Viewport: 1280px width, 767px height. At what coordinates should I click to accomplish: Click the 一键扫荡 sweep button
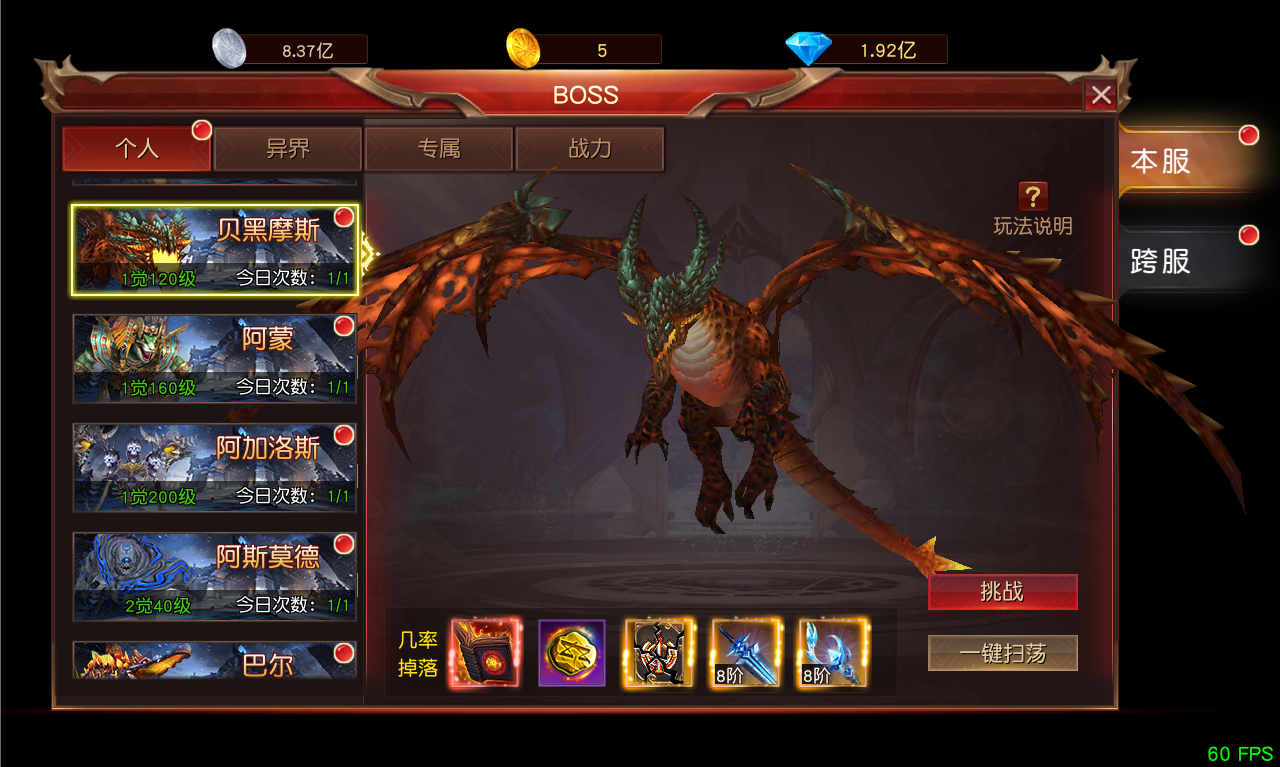pos(1002,652)
